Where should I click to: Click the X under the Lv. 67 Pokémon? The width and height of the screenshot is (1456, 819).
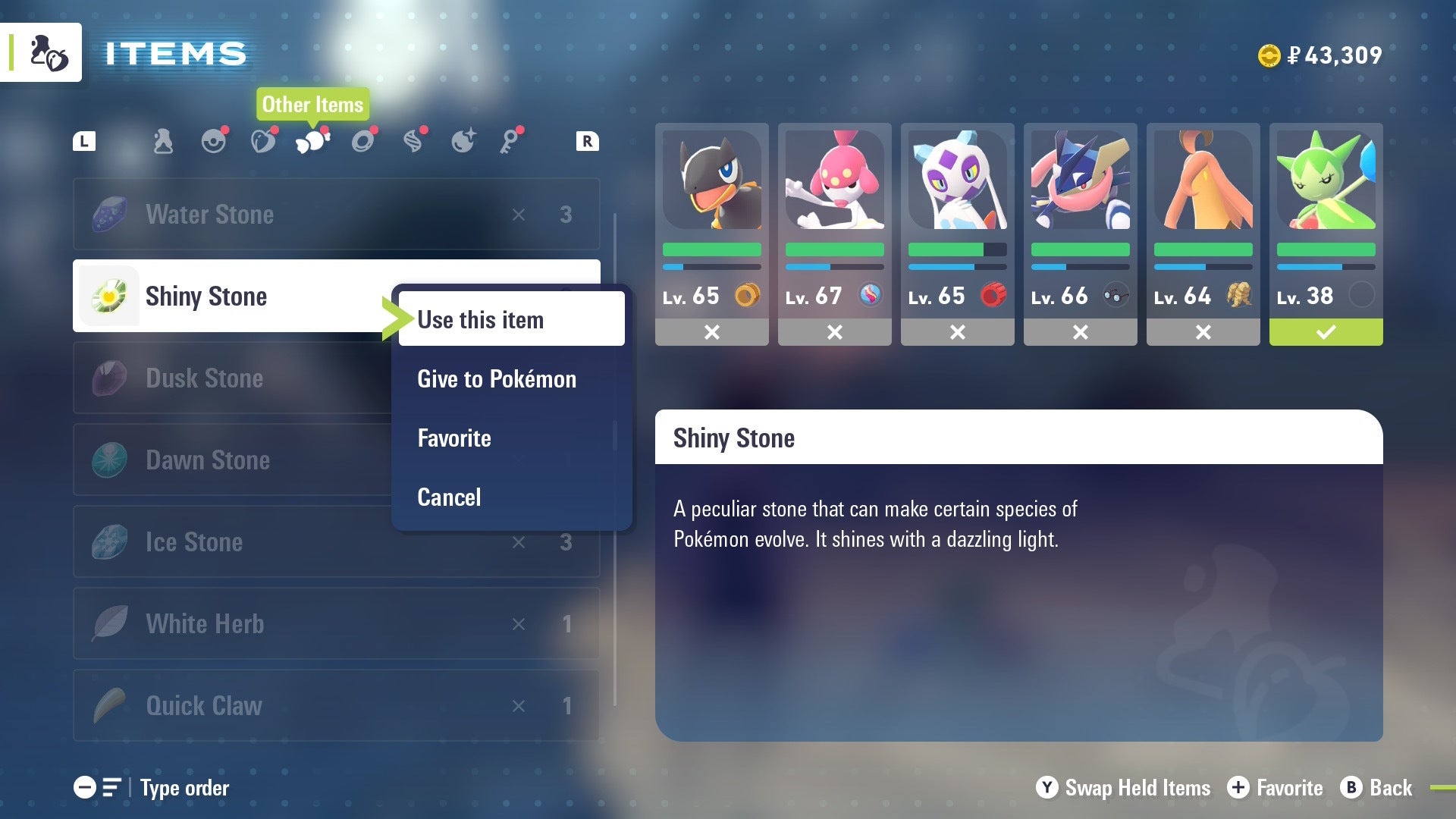[x=834, y=332]
